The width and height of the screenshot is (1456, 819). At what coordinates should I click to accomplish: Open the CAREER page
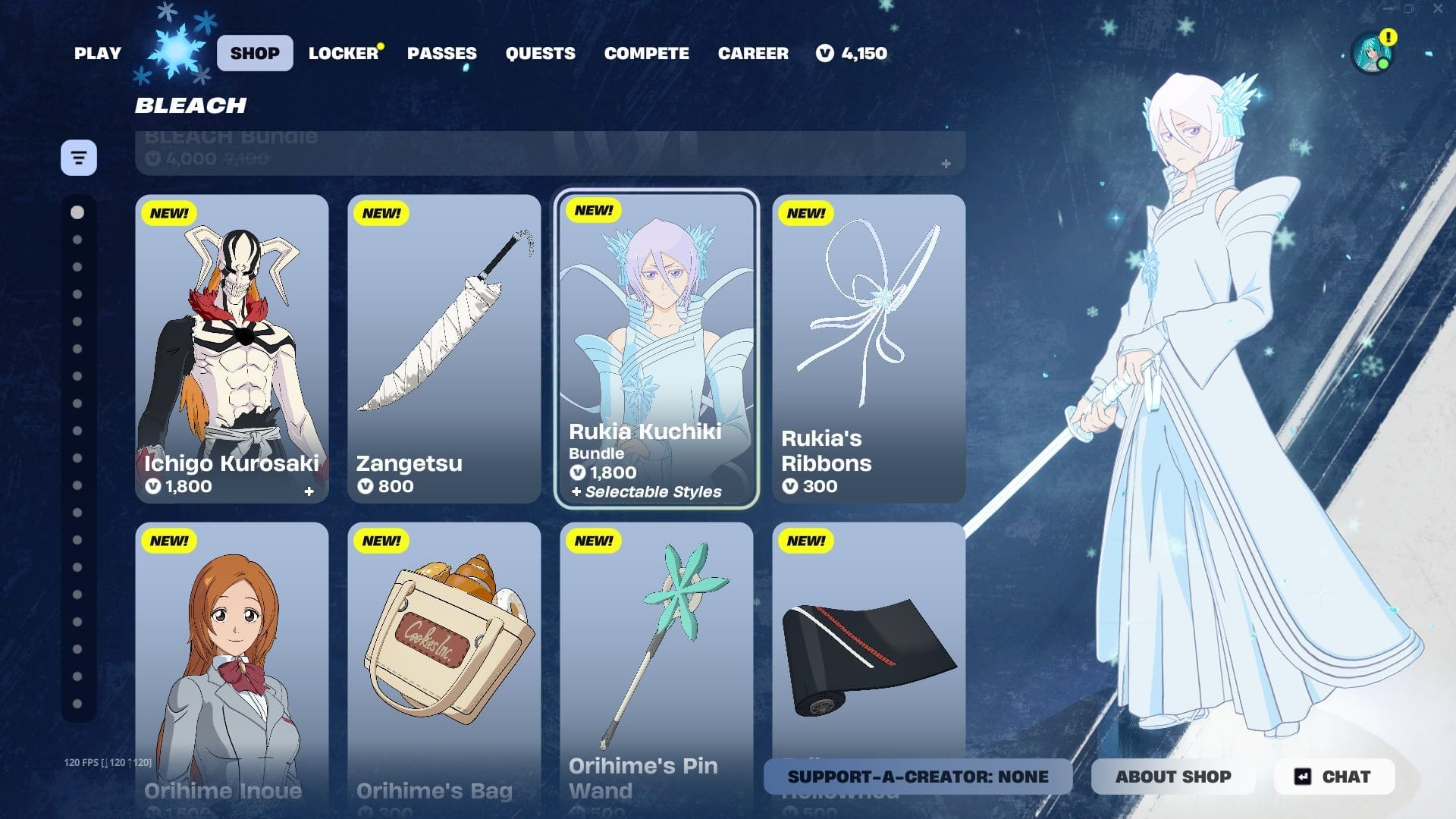click(x=752, y=53)
